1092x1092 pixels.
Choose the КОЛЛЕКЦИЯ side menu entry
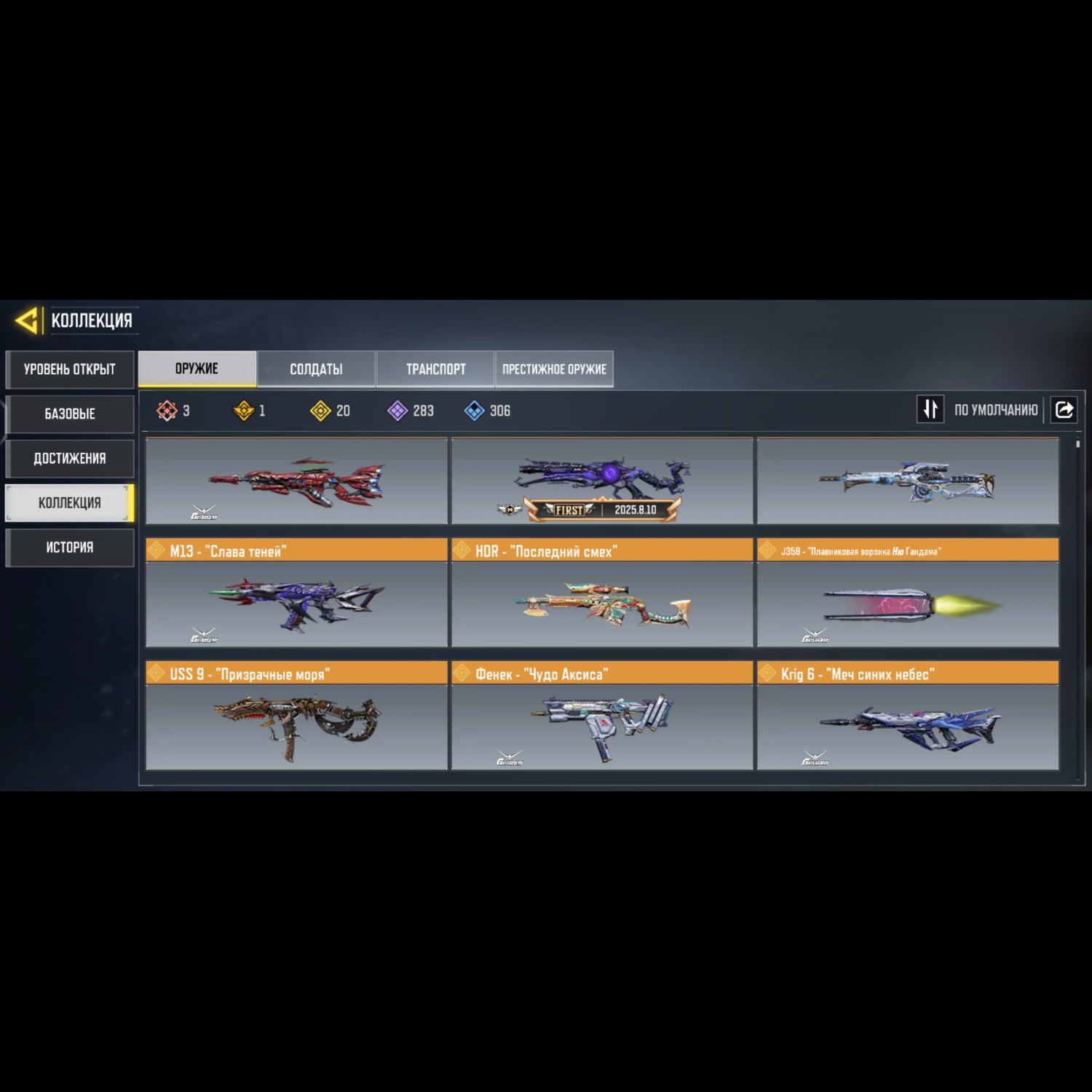(x=70, y=502)
